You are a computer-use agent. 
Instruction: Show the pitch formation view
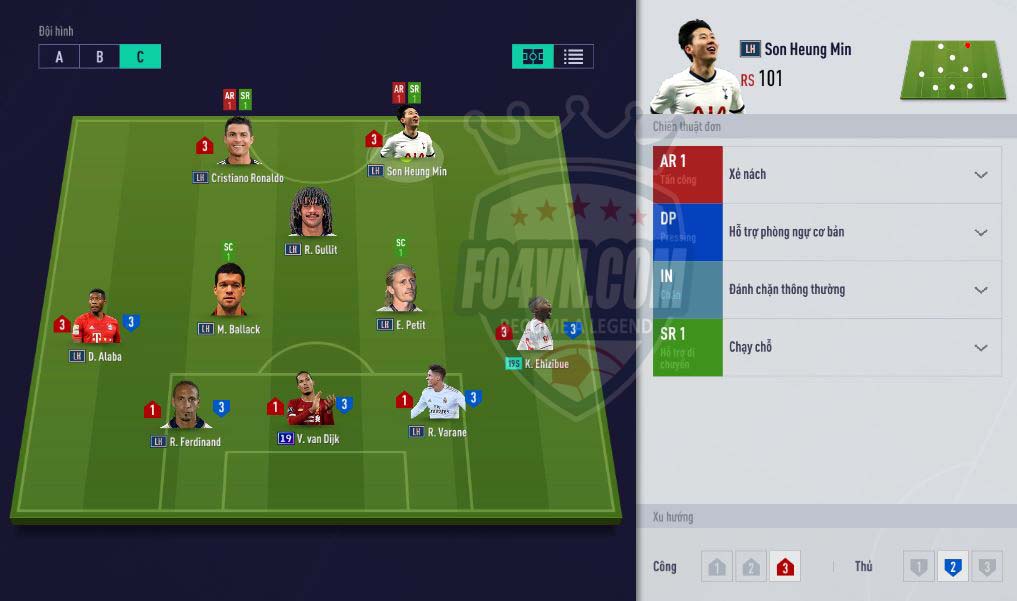tap(533, 57)
